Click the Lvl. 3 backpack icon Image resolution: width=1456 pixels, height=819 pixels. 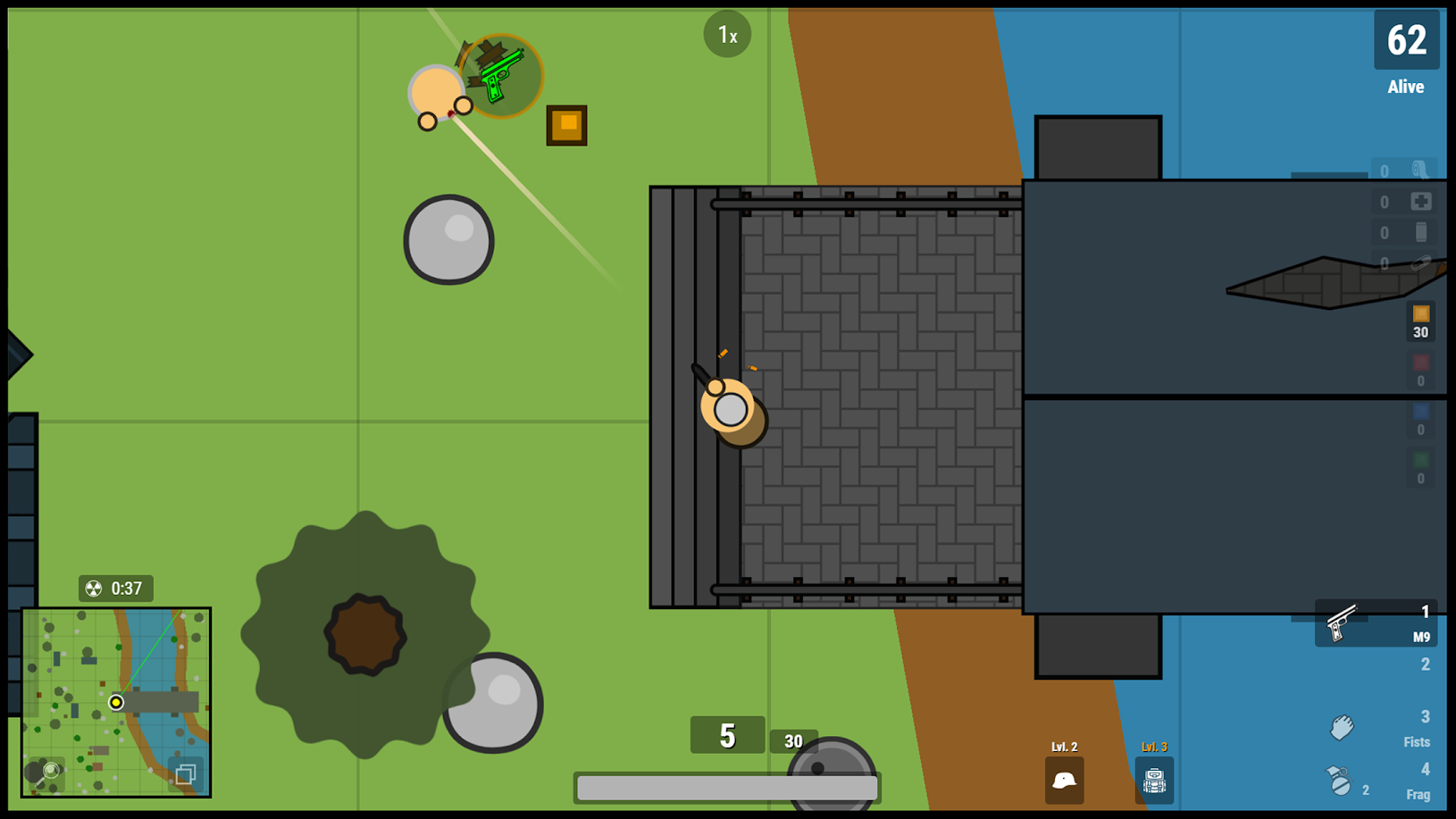[1154, 779]
